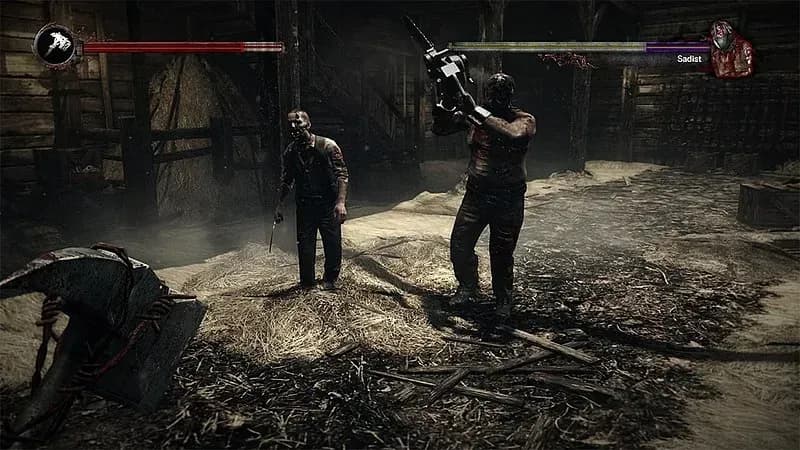Click the circular weapon emblem beside the red health bar
Image resolution: width=800 pixels, height=450 pixels.
pos(54,45)
